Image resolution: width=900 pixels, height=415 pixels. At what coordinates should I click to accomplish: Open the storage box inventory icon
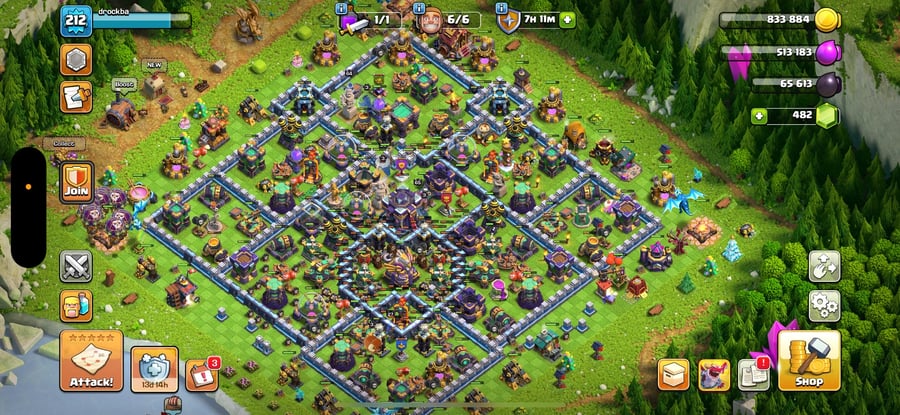[673, 375]
